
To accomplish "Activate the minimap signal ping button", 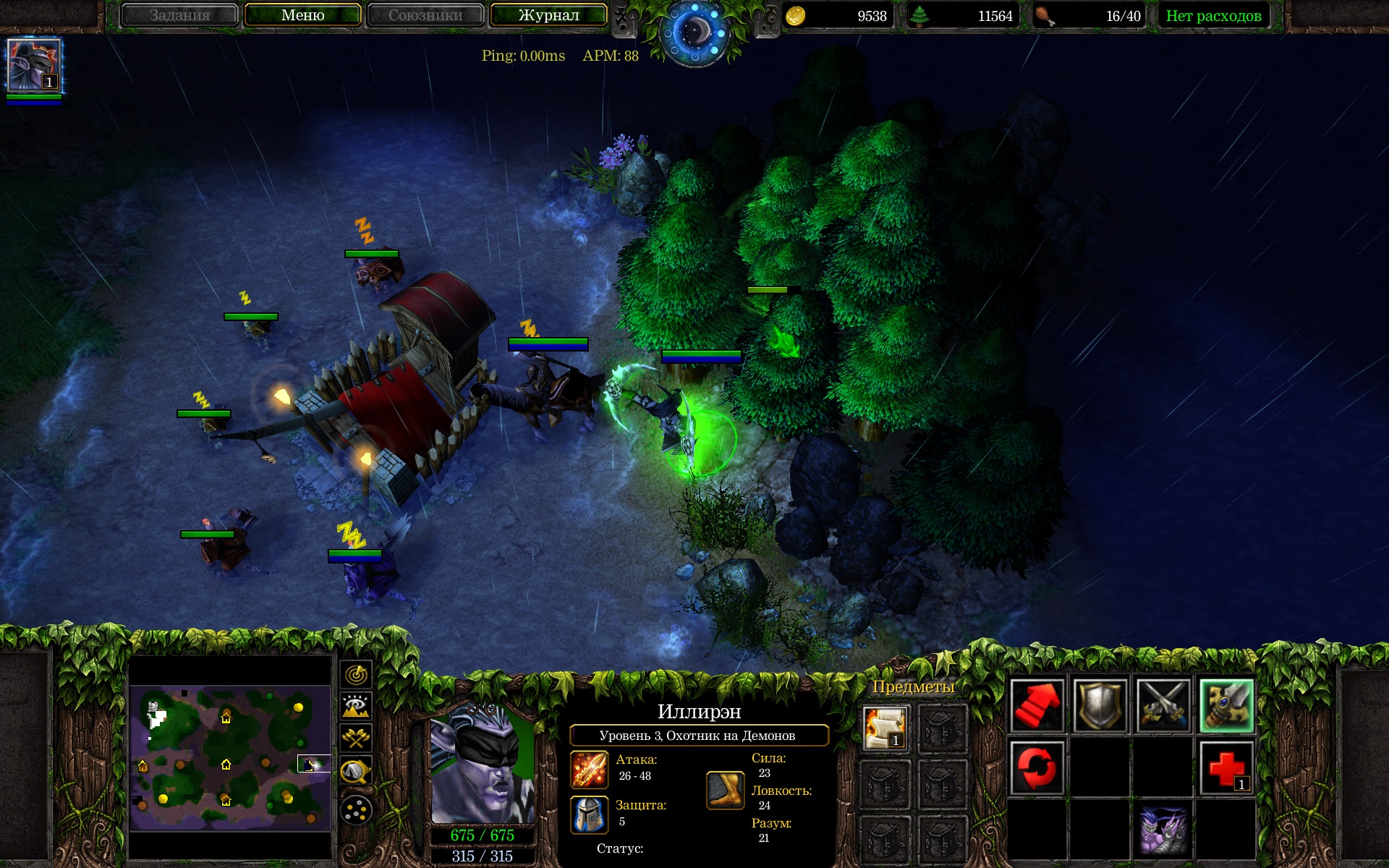I will point(356,675).
